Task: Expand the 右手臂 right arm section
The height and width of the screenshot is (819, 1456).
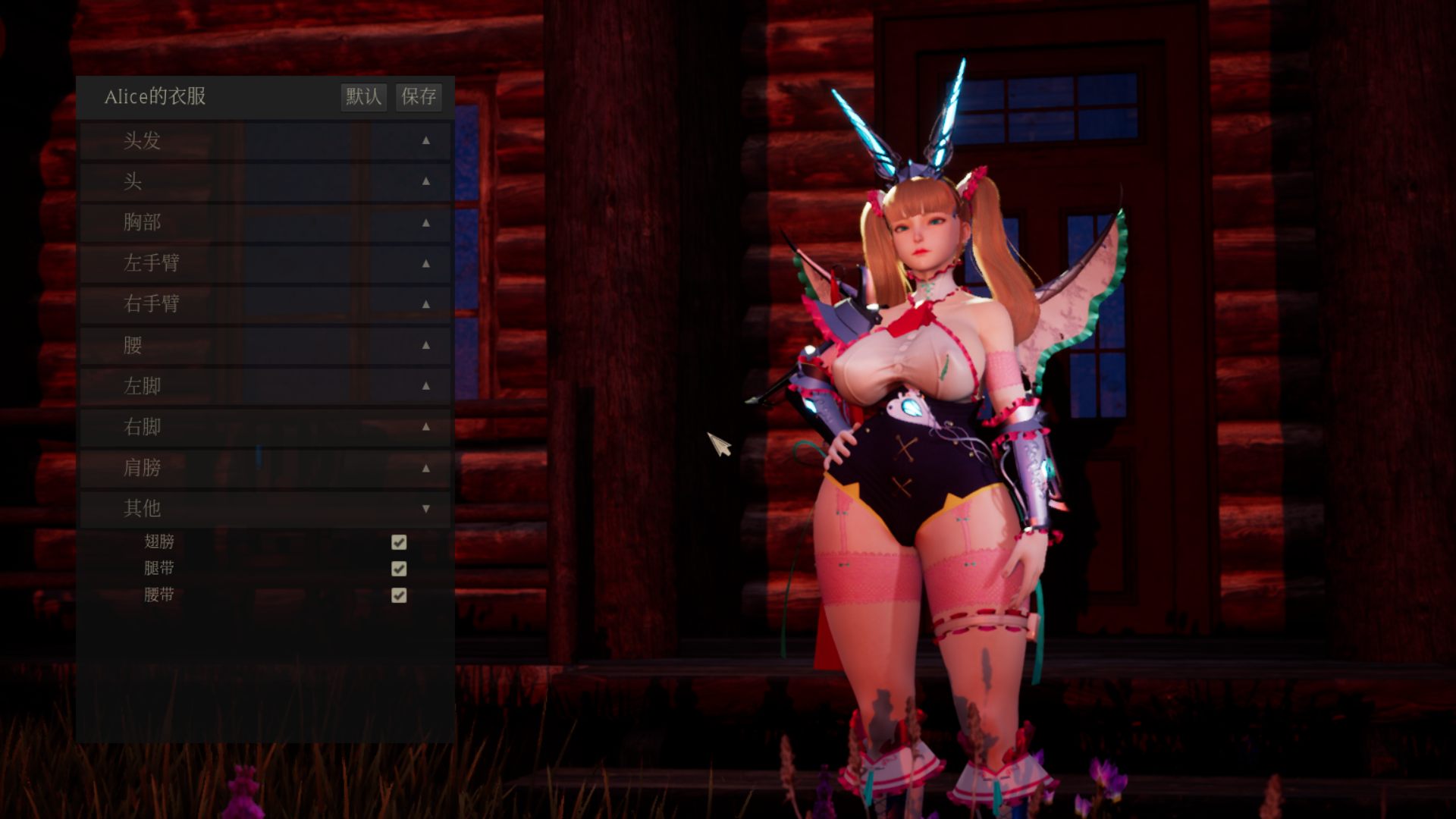Action: 265,305
